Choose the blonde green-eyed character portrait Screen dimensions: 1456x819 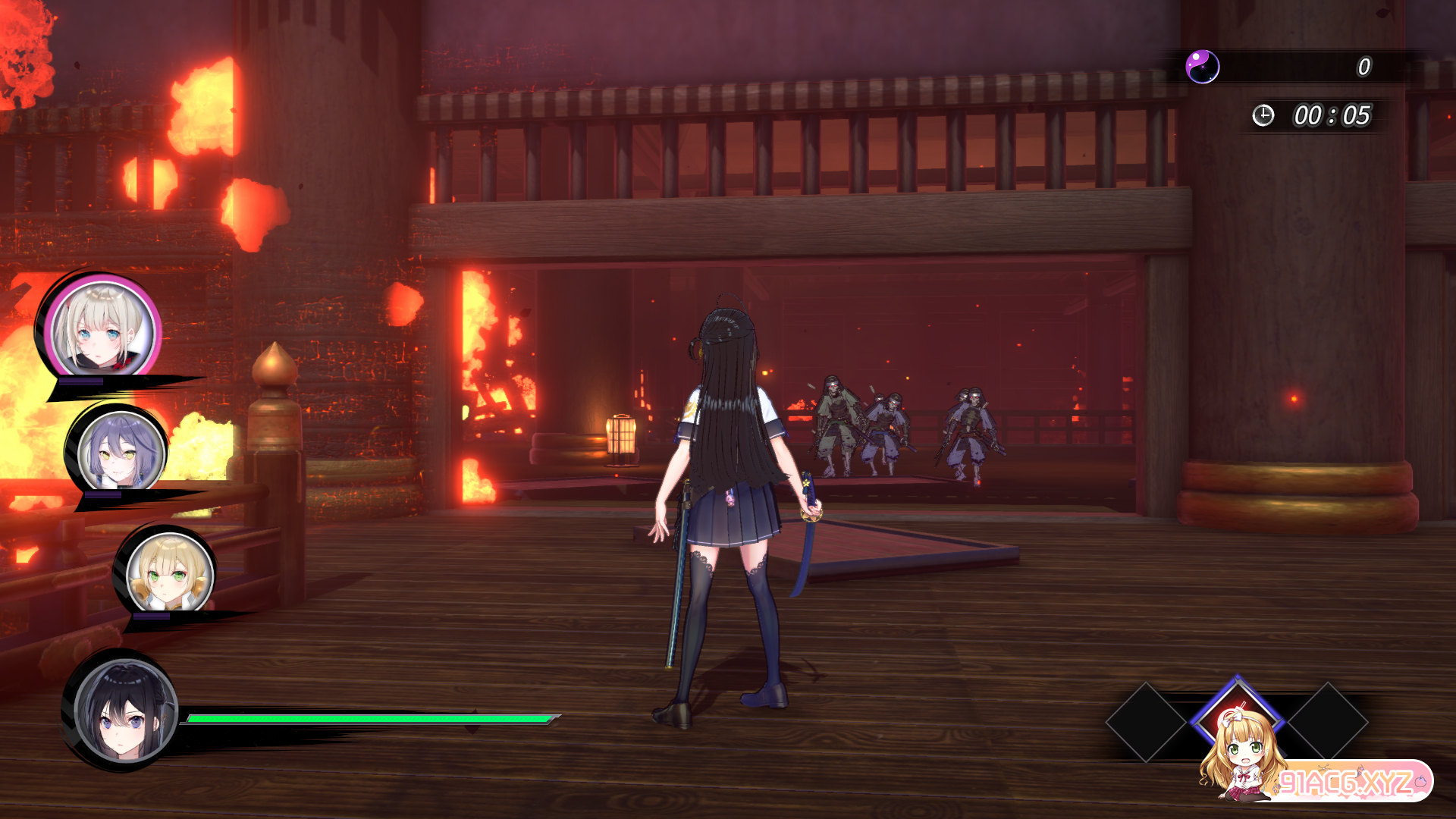pos(169,572)
